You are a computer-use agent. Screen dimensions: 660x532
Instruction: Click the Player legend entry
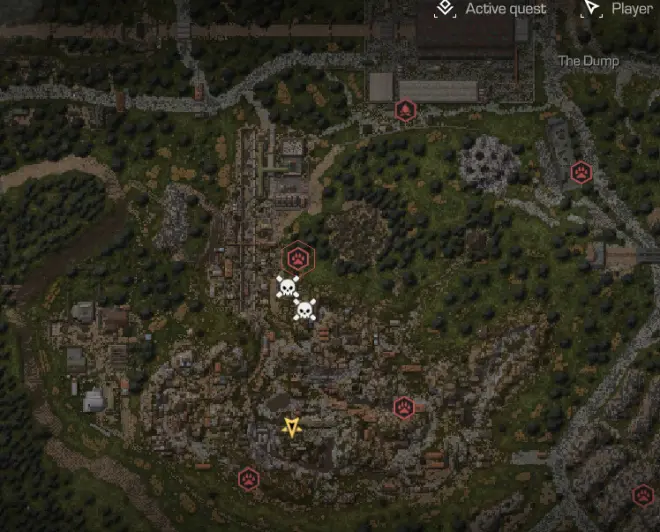coord(618,9)
